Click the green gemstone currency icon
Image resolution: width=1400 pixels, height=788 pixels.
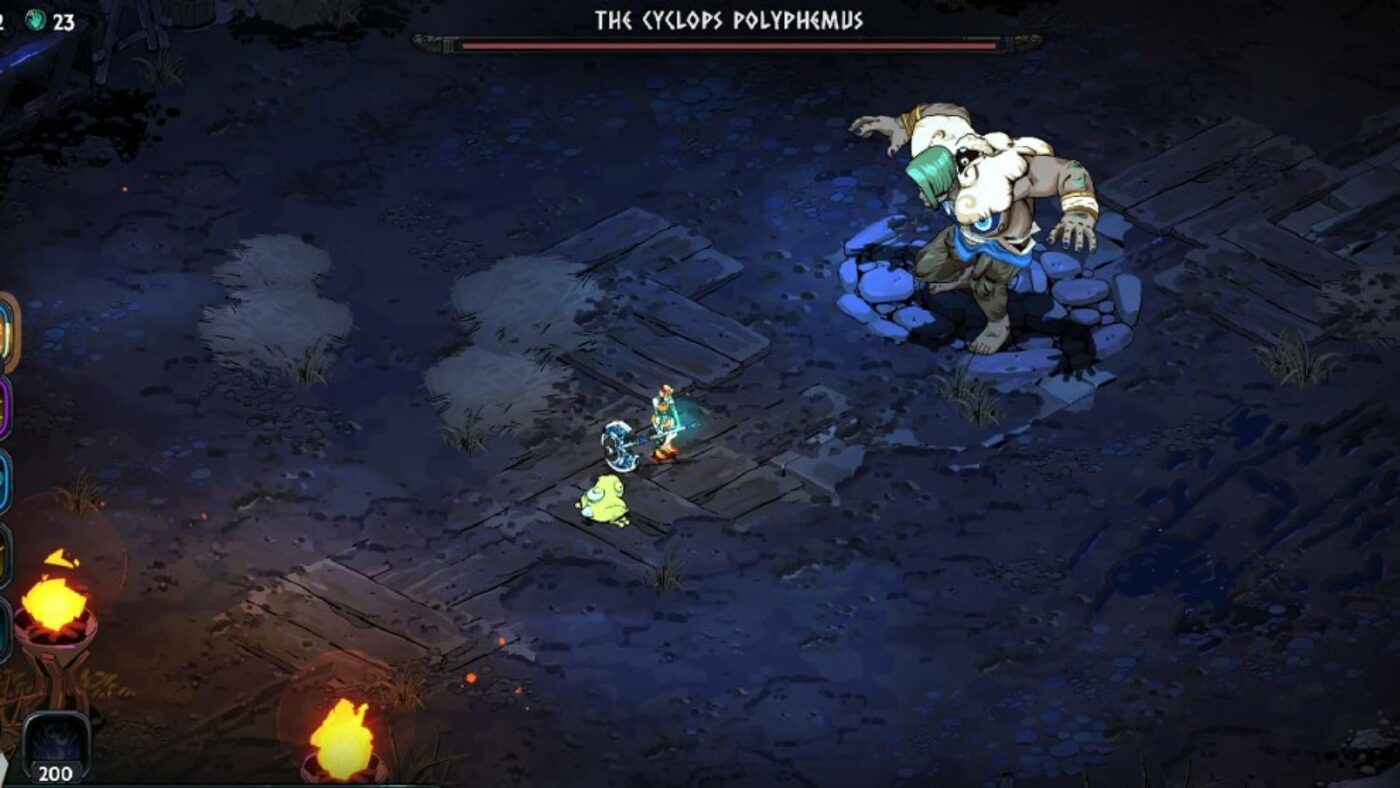click(35, 18)
